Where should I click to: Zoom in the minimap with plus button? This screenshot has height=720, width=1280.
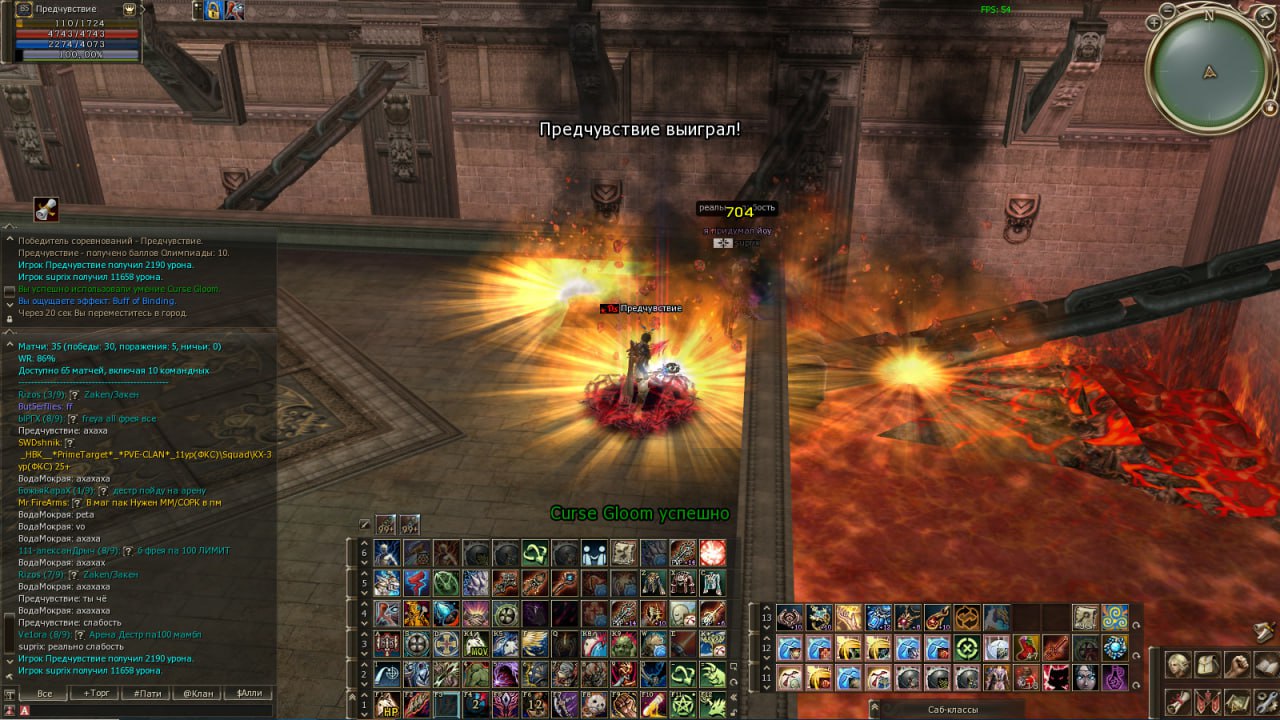tap(1154, 21)
